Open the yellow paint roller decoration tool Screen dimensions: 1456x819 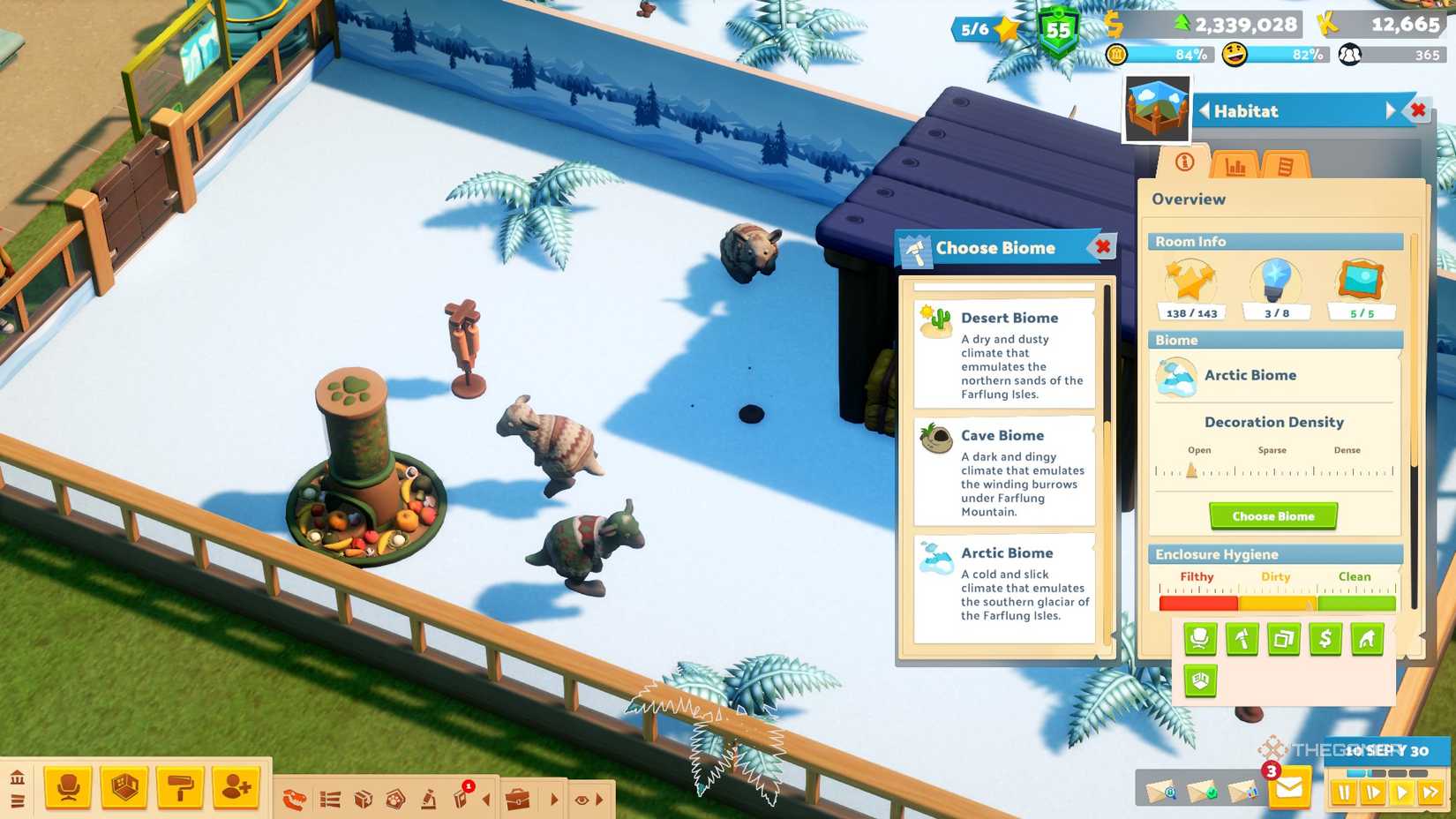pos(181,787)
